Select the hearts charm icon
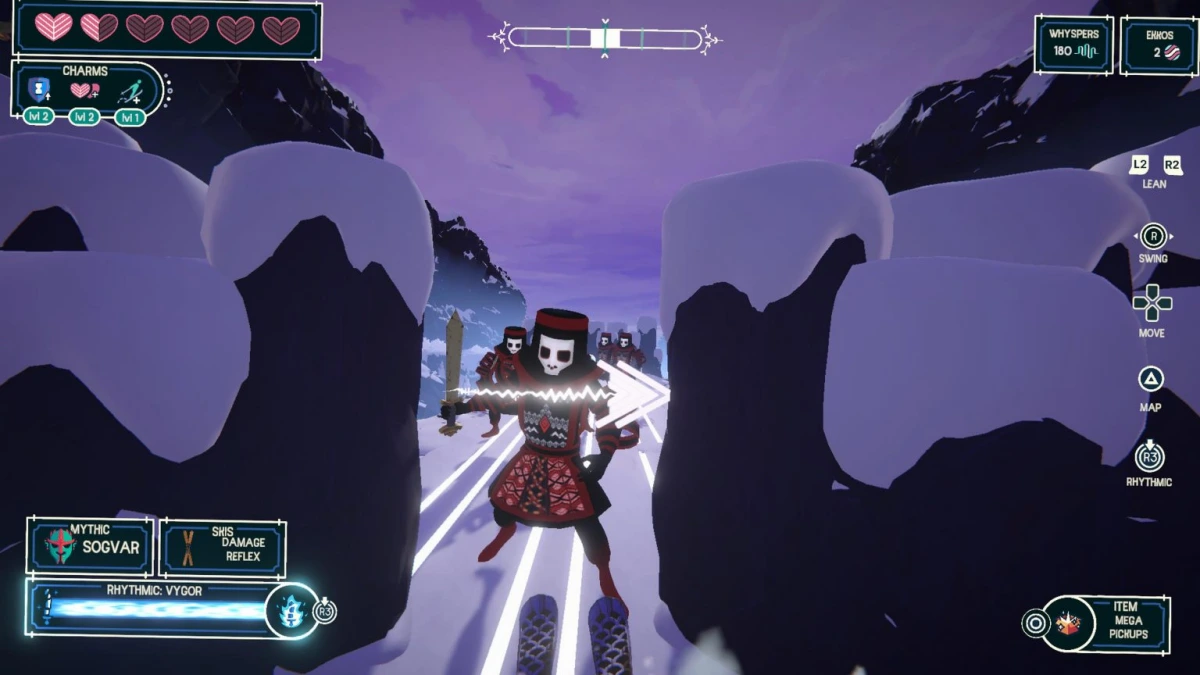The height and width of the screenshot is (675, 1200). (83, 92)
